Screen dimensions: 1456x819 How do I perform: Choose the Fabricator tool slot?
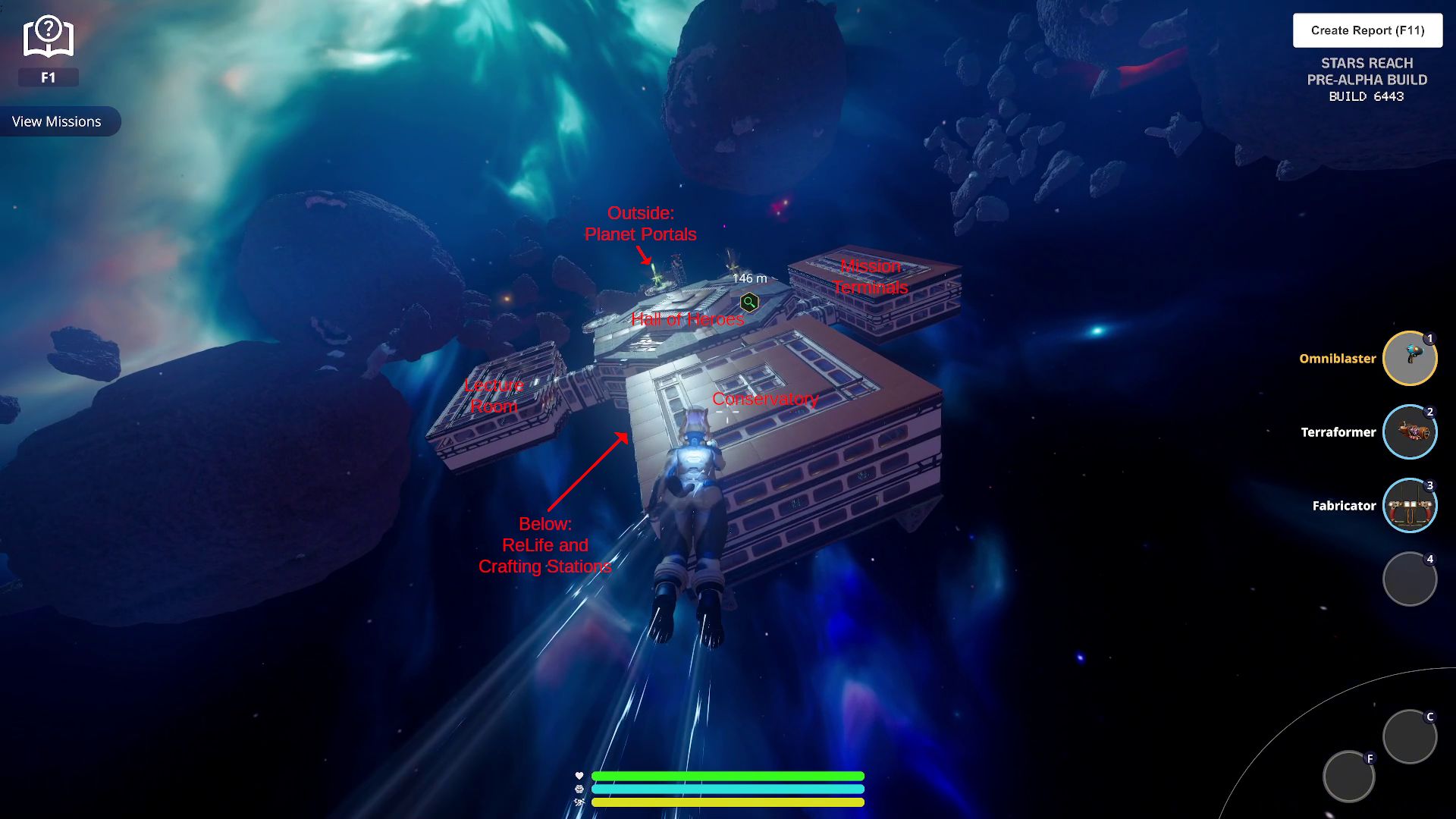click(1410, 506)
